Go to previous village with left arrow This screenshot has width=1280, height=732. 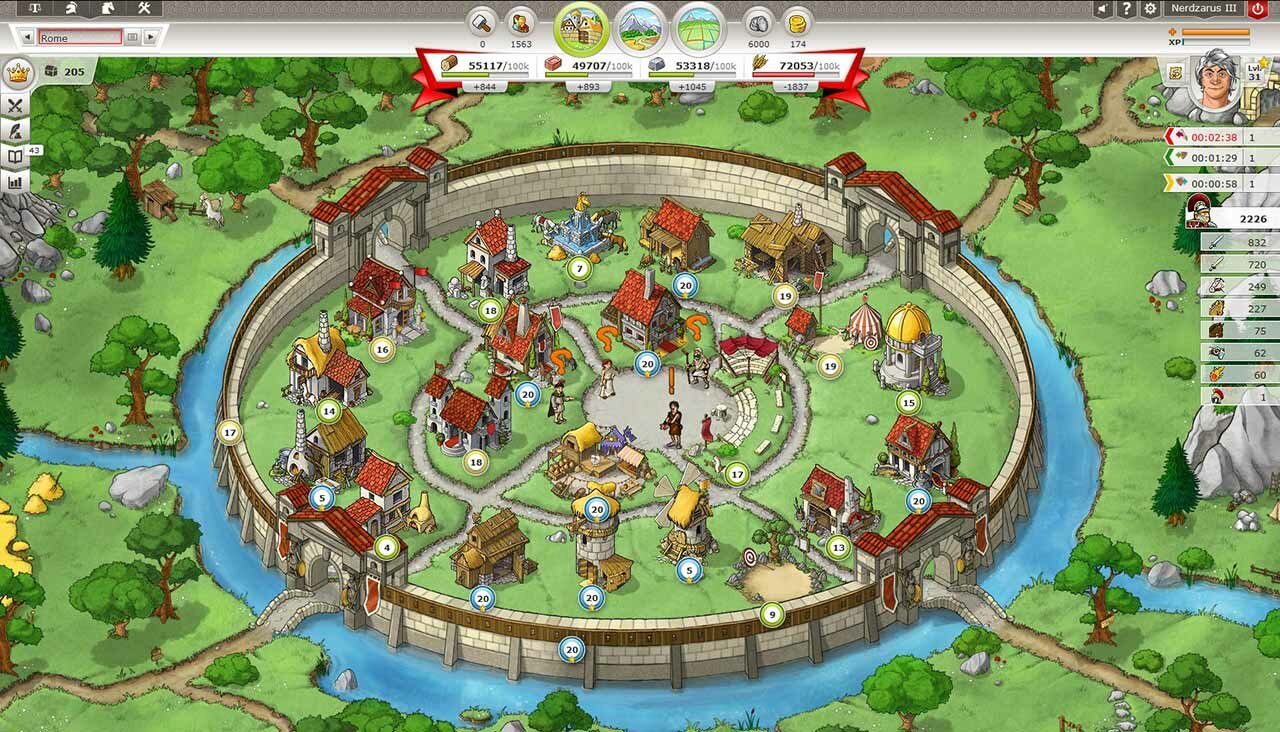pyautogui.click(x=27, y=38)
